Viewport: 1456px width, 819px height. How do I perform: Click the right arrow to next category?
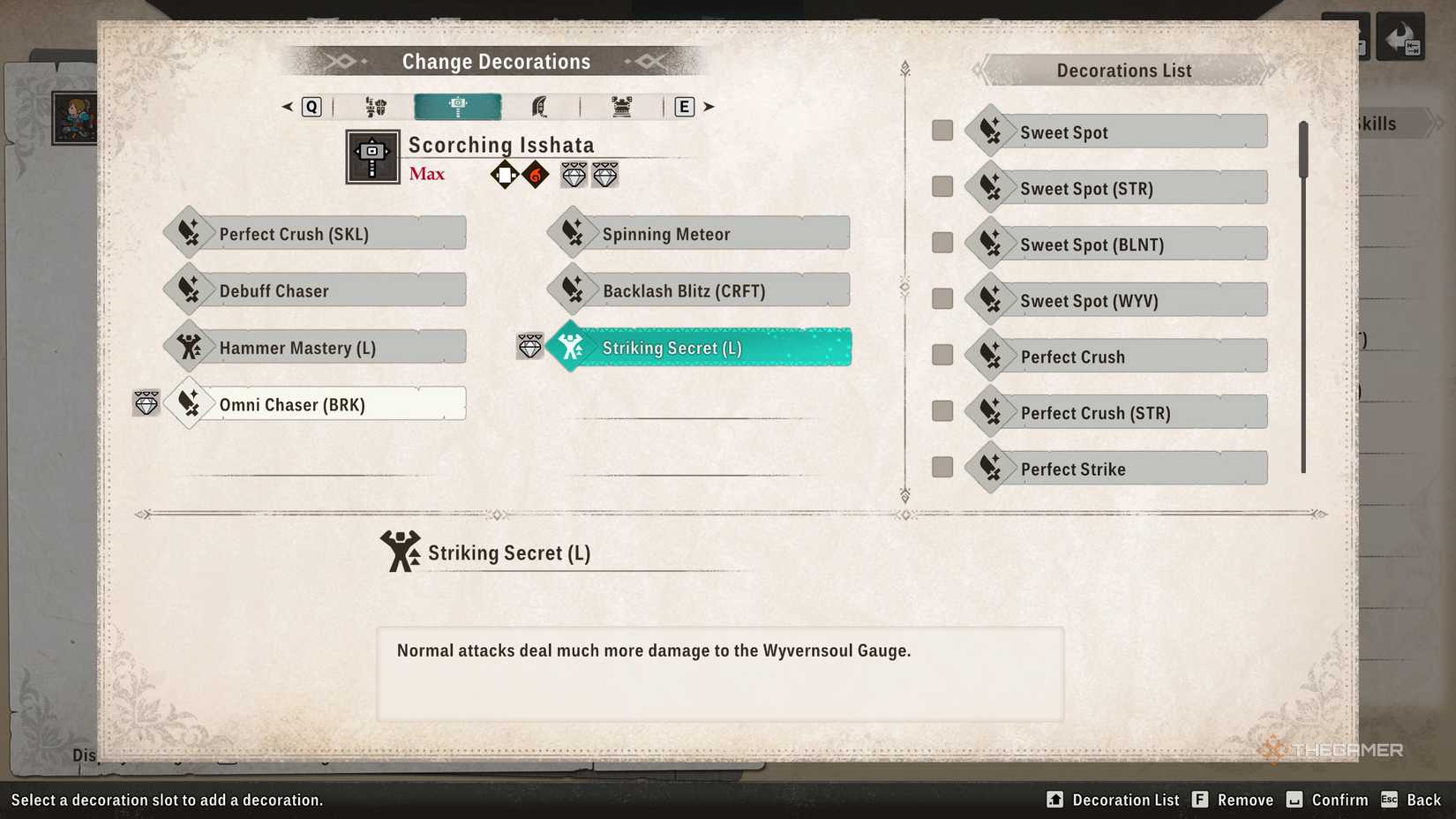coord(709,106)
